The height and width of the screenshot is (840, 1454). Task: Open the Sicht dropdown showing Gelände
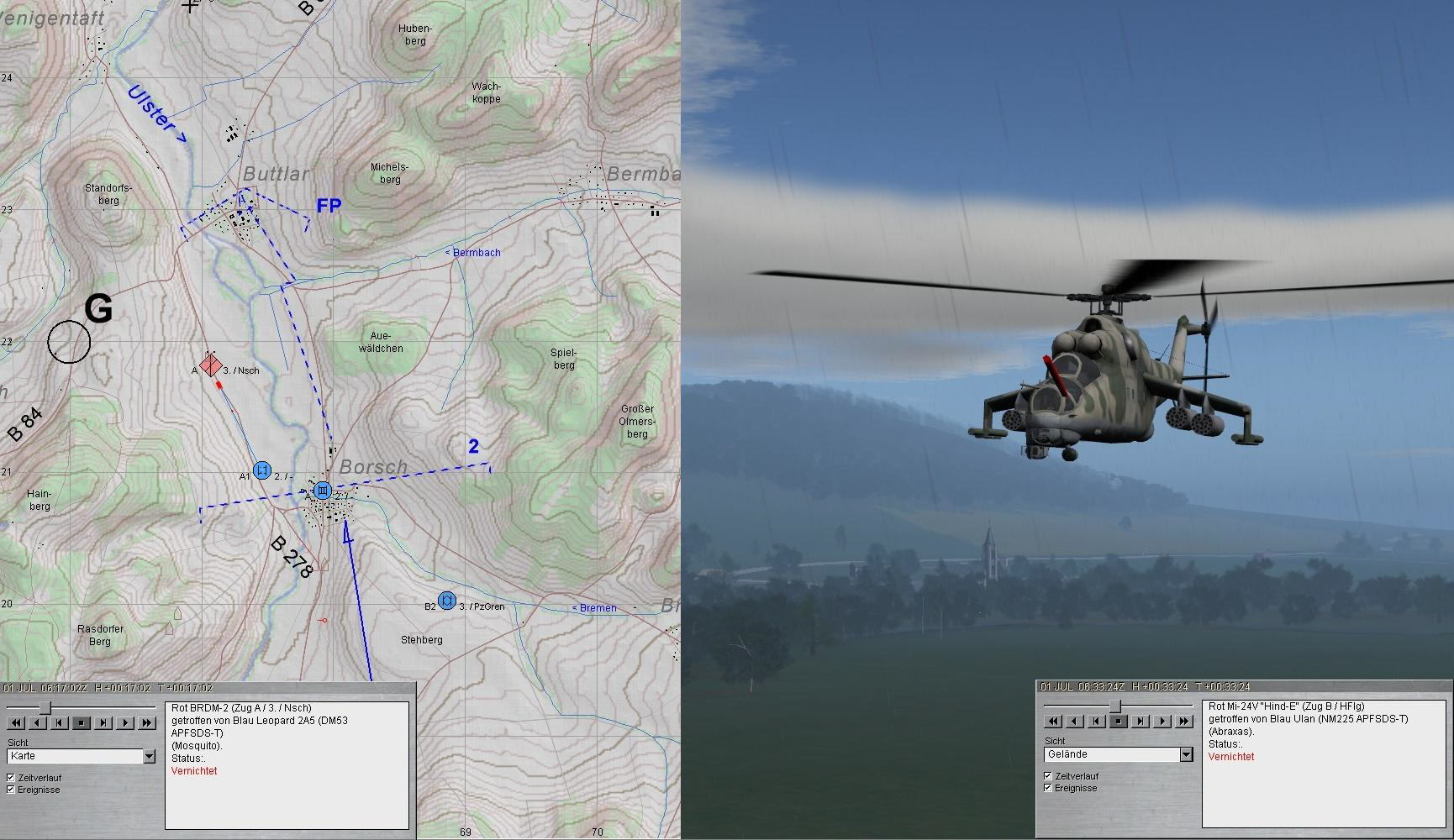[1186, 754]
